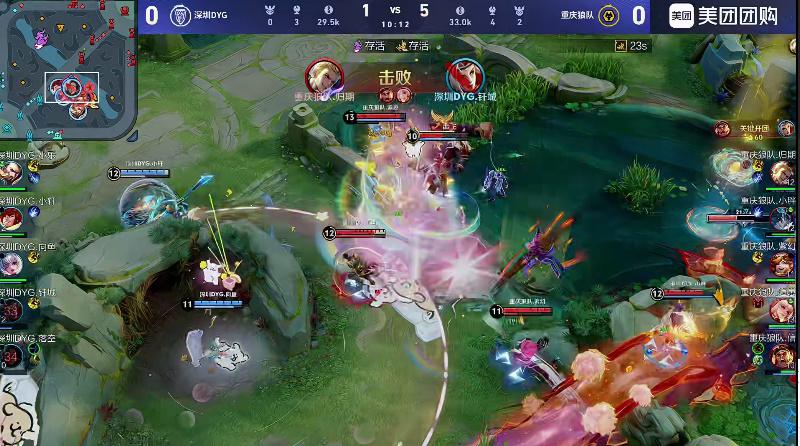Click the slain 深圳DYG.轩城 portrait in banner
Viewport: 800px width, 446px height.
[461, 74]
